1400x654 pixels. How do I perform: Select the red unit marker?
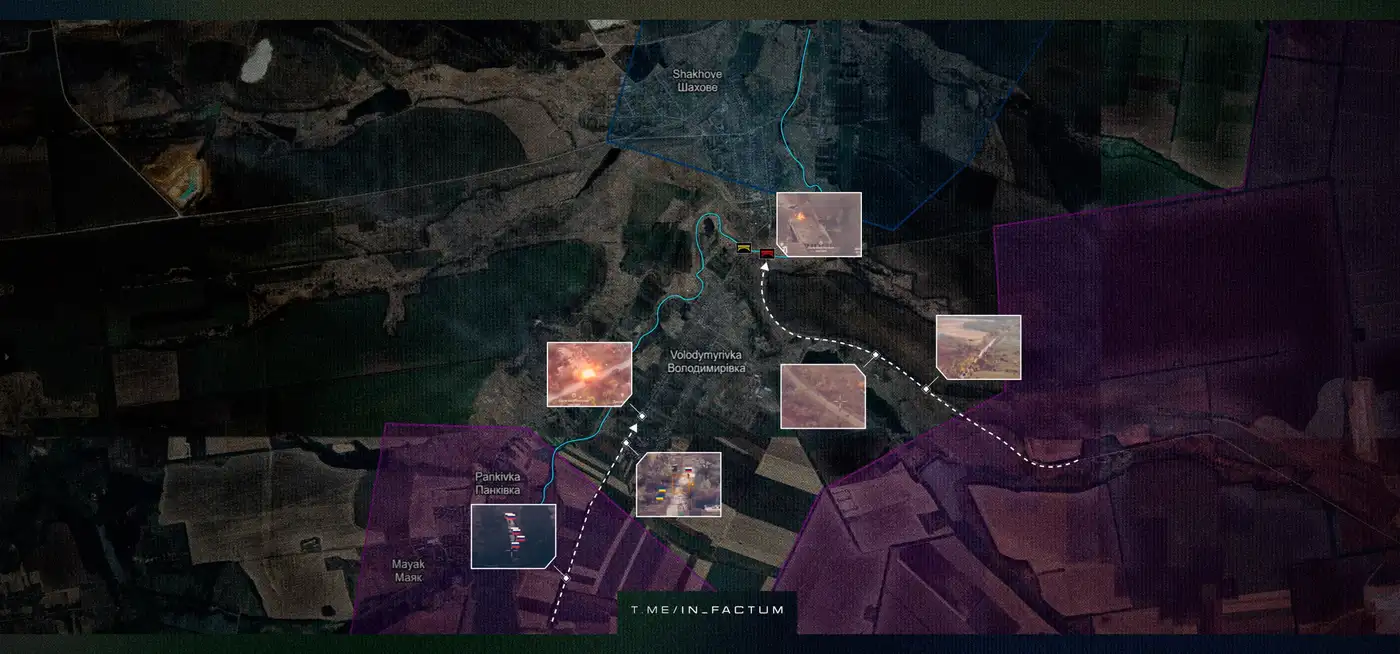pos(767,253)
